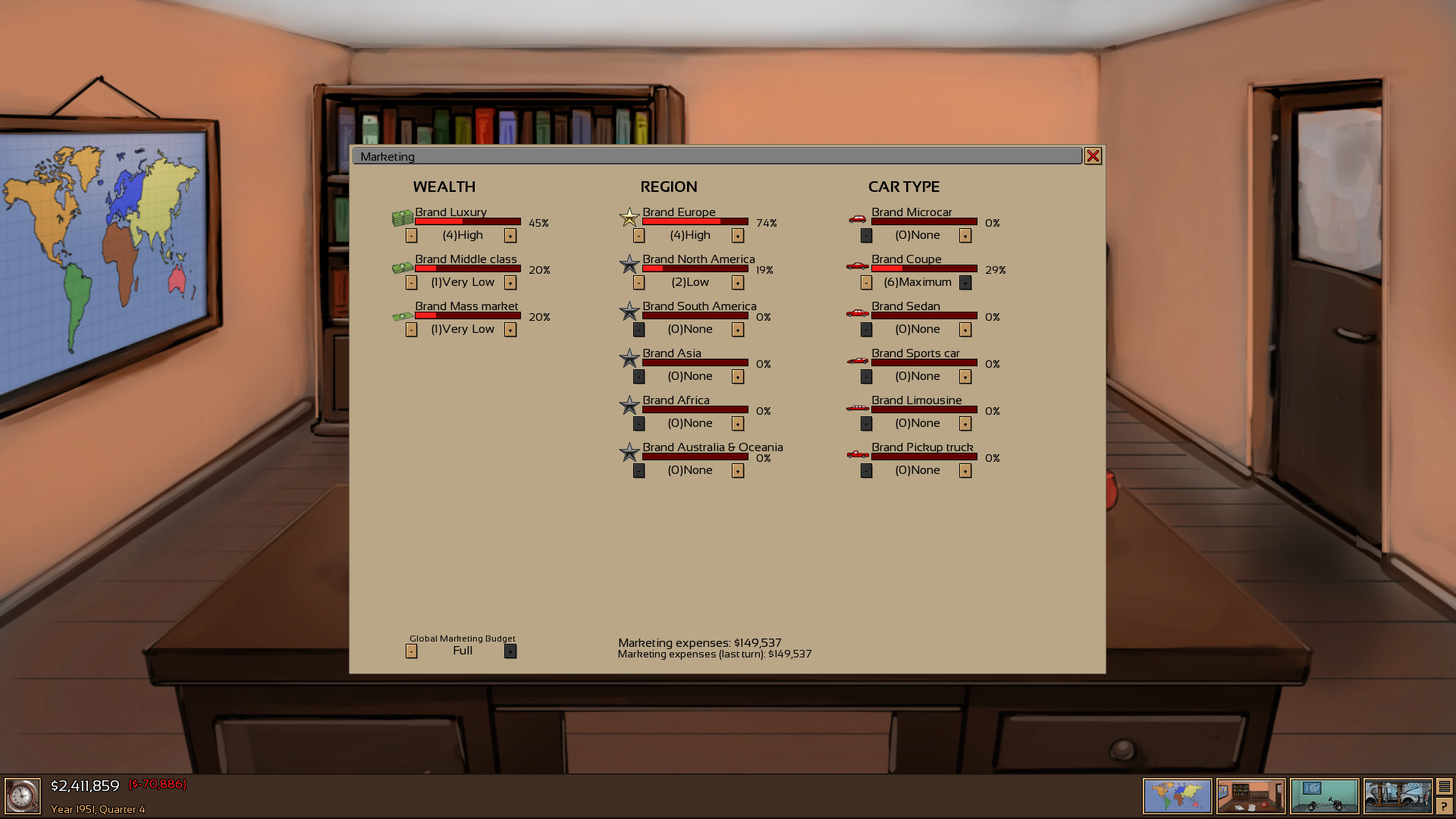Open the world map view
This screenshot has height=819, width=1456.
pos(1177,795)
